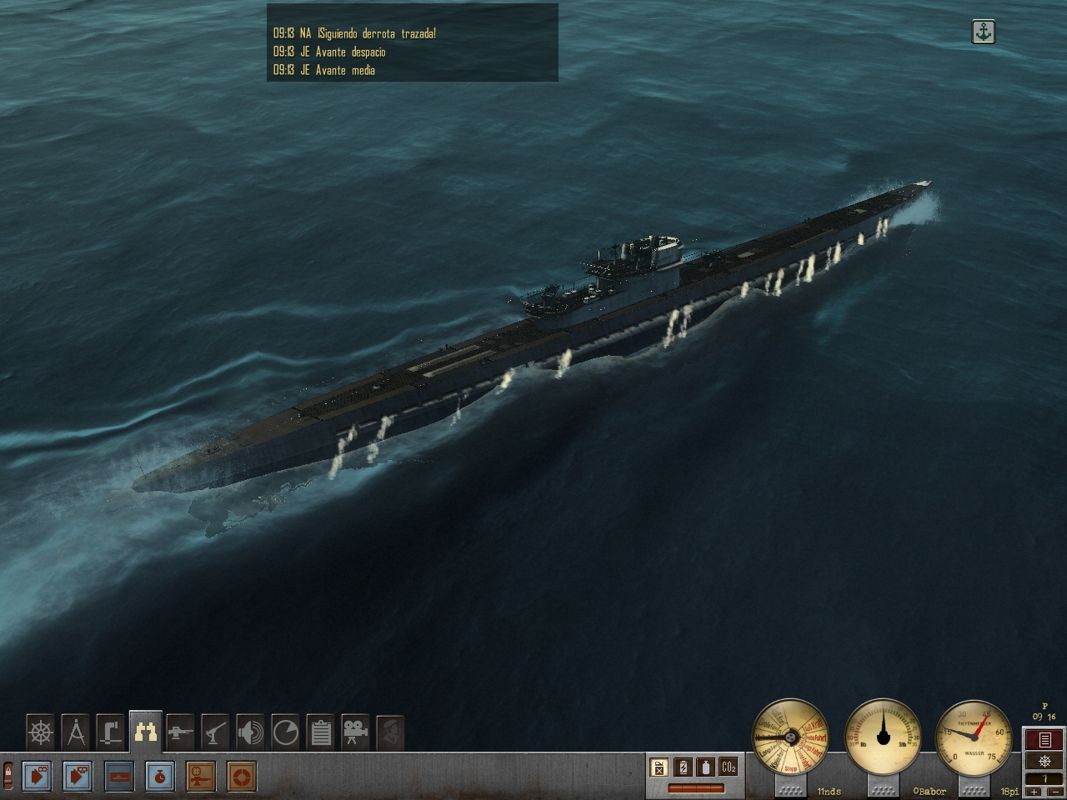Select the binoculars view tab
Image resolution: width=1067 pixels, height=800 pixels.
click(x=145, y=732)
